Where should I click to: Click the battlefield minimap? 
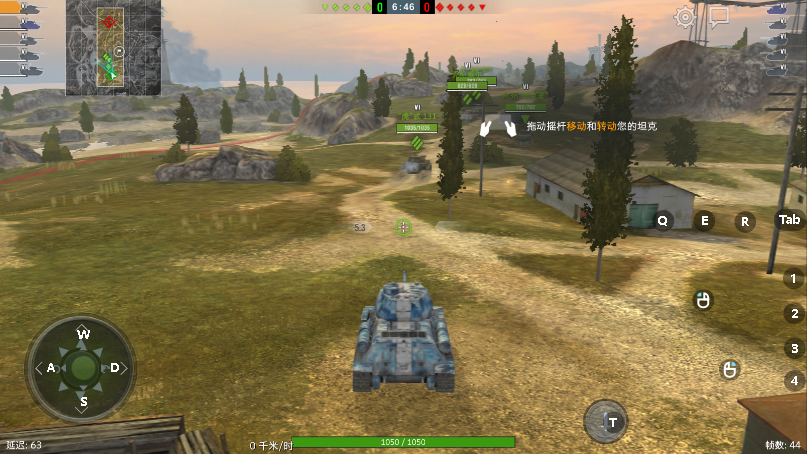coord(113,47)
